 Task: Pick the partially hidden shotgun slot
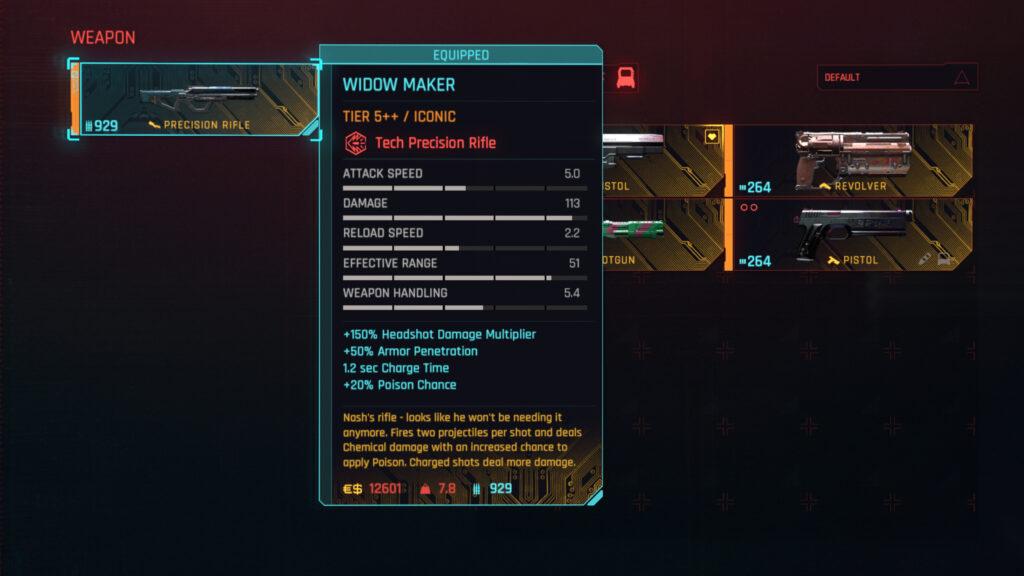[662, 235]
